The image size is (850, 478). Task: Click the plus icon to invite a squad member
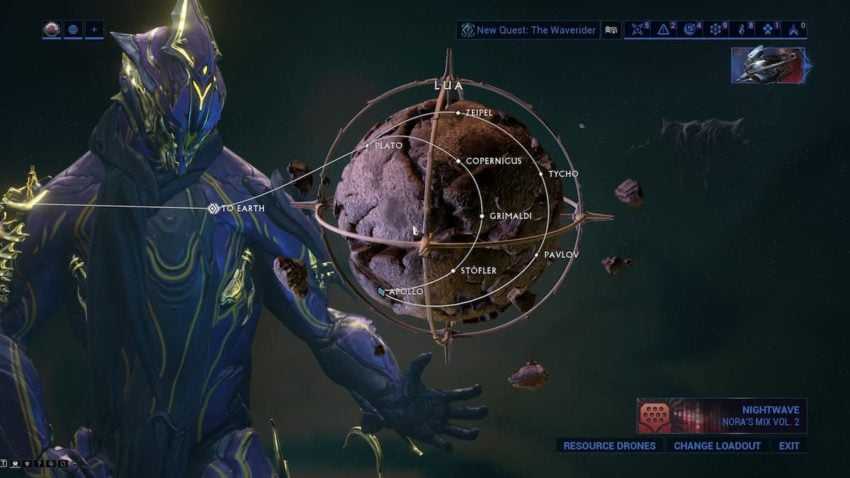tap(94, 30)
